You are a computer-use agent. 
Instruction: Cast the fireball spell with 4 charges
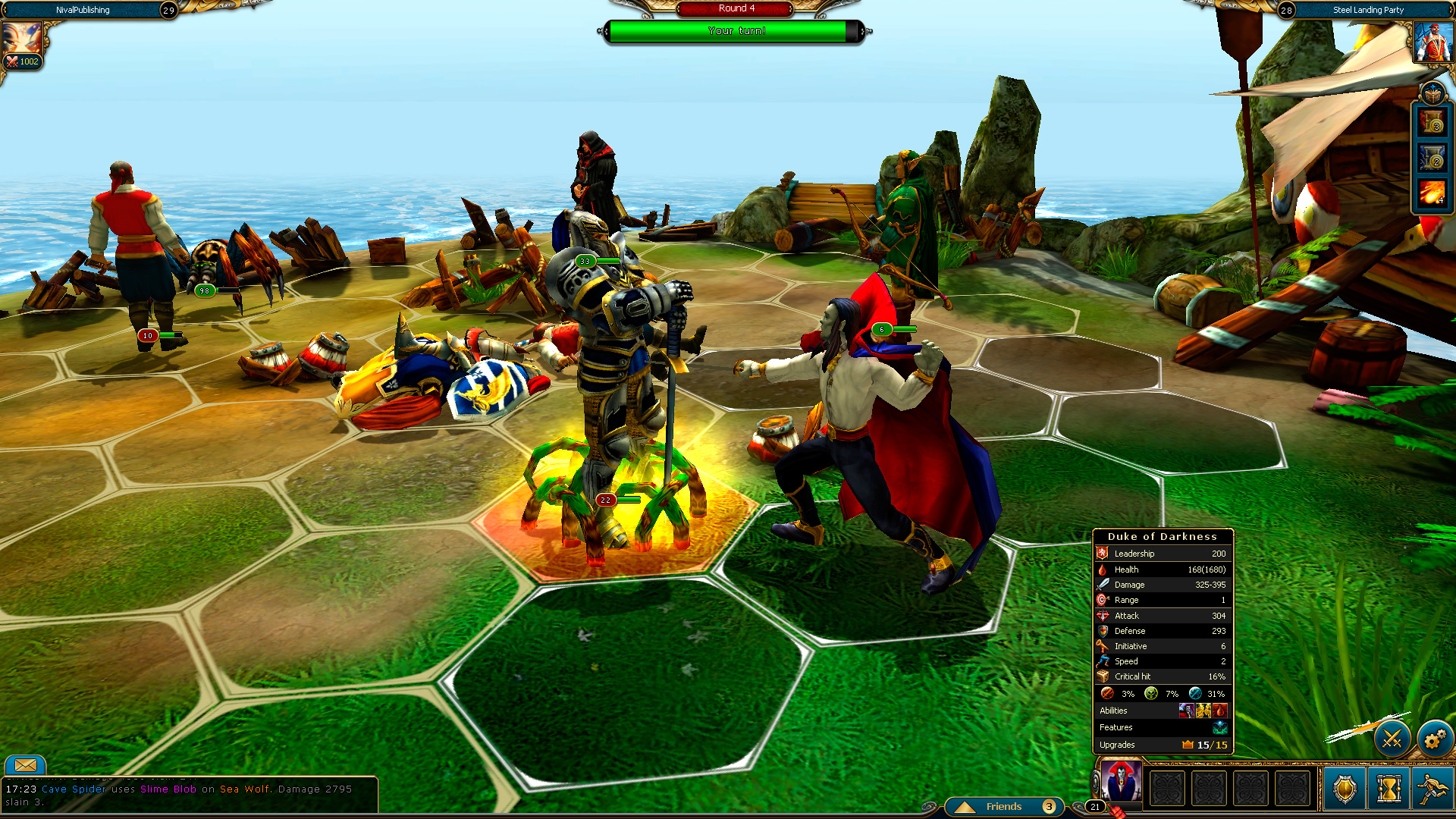tap(1432, 192)
